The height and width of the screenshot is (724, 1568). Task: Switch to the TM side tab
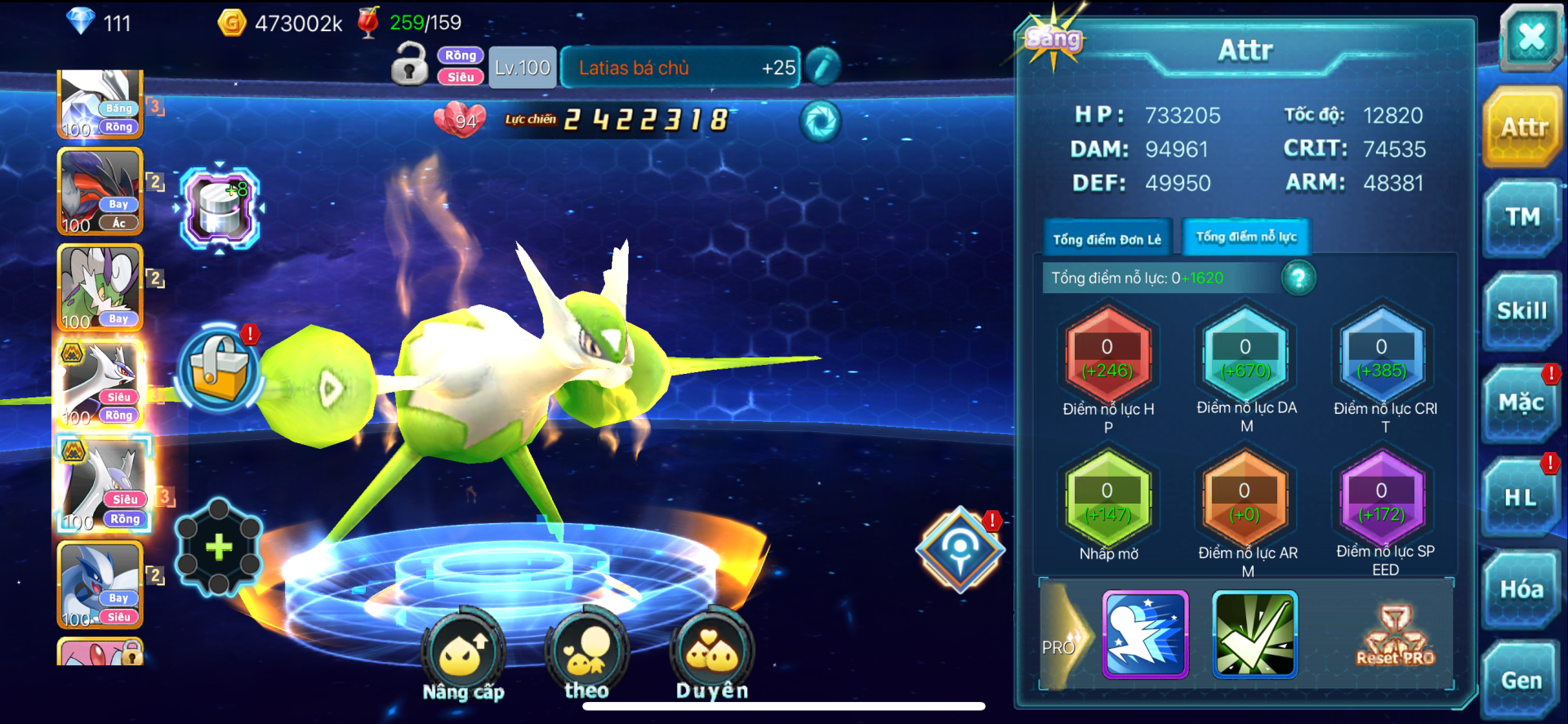[x=1522, y=217]
